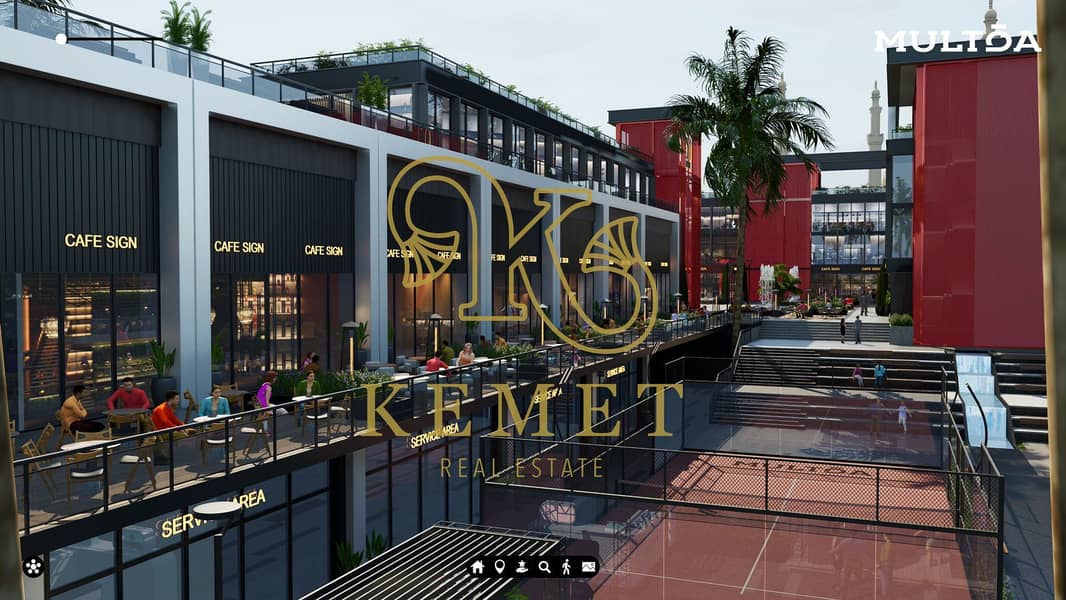Click the white slider handle at top left
The width and height of the screenshot is (1066, 600).
[61, 39]
